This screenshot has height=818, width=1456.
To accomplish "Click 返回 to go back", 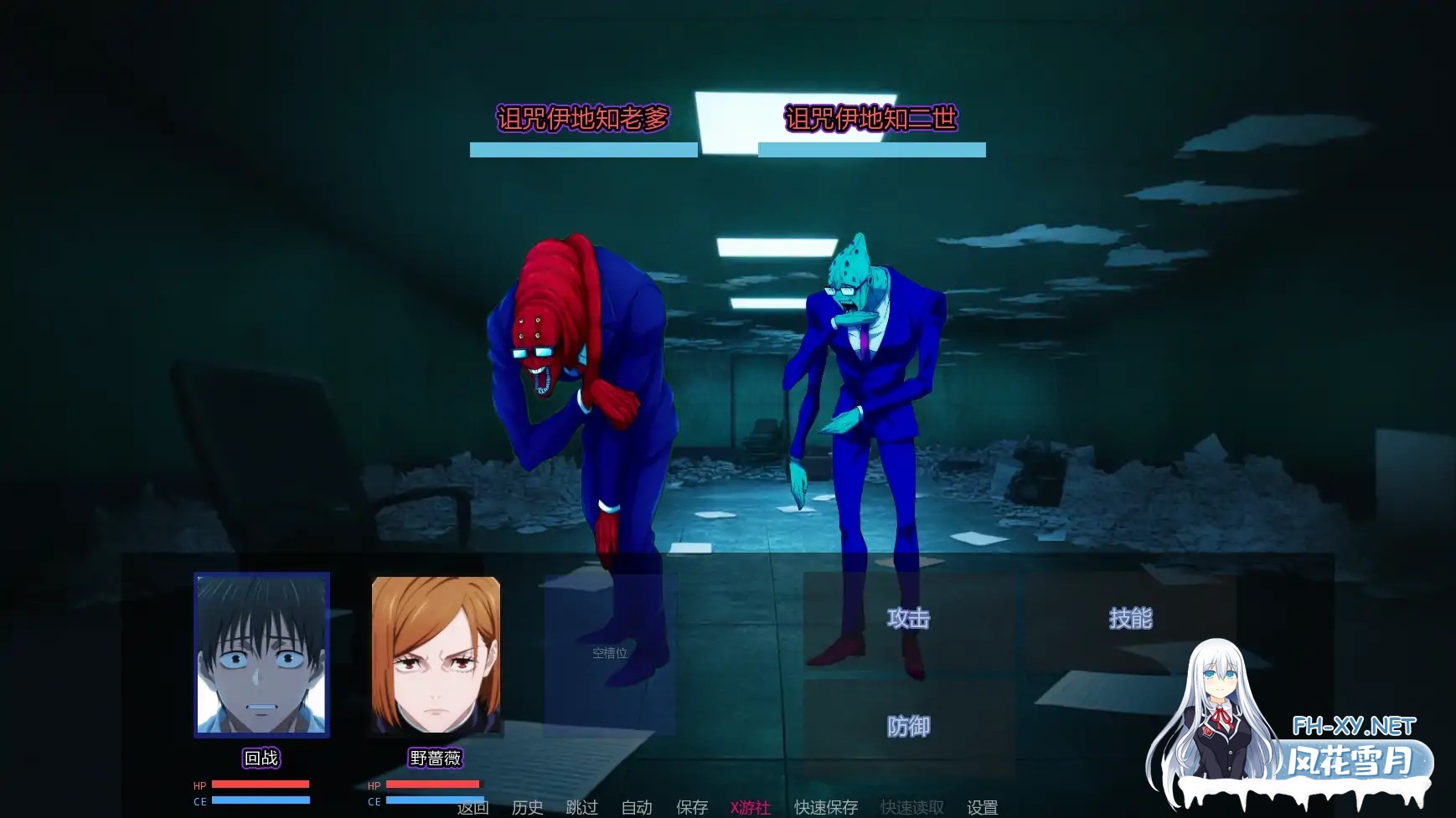I will (x=471, y=807).
